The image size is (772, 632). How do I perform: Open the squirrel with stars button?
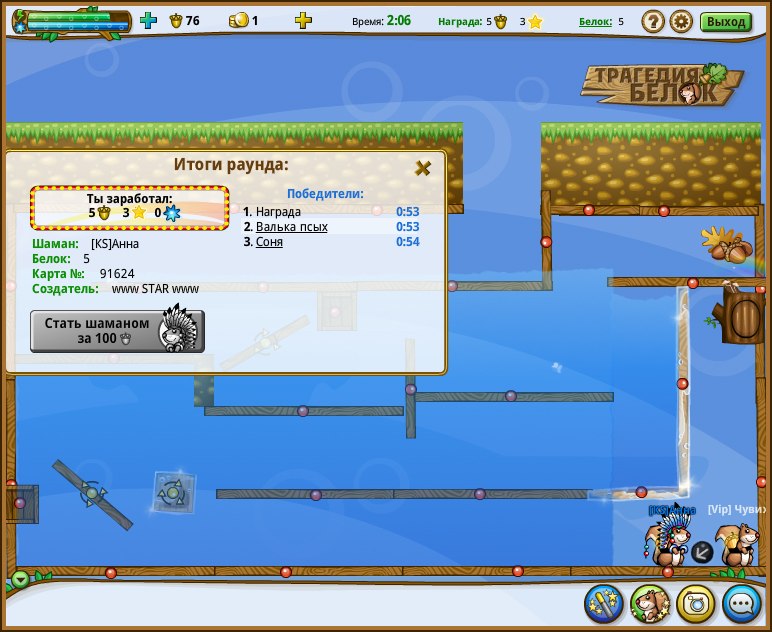coord(650,603)
